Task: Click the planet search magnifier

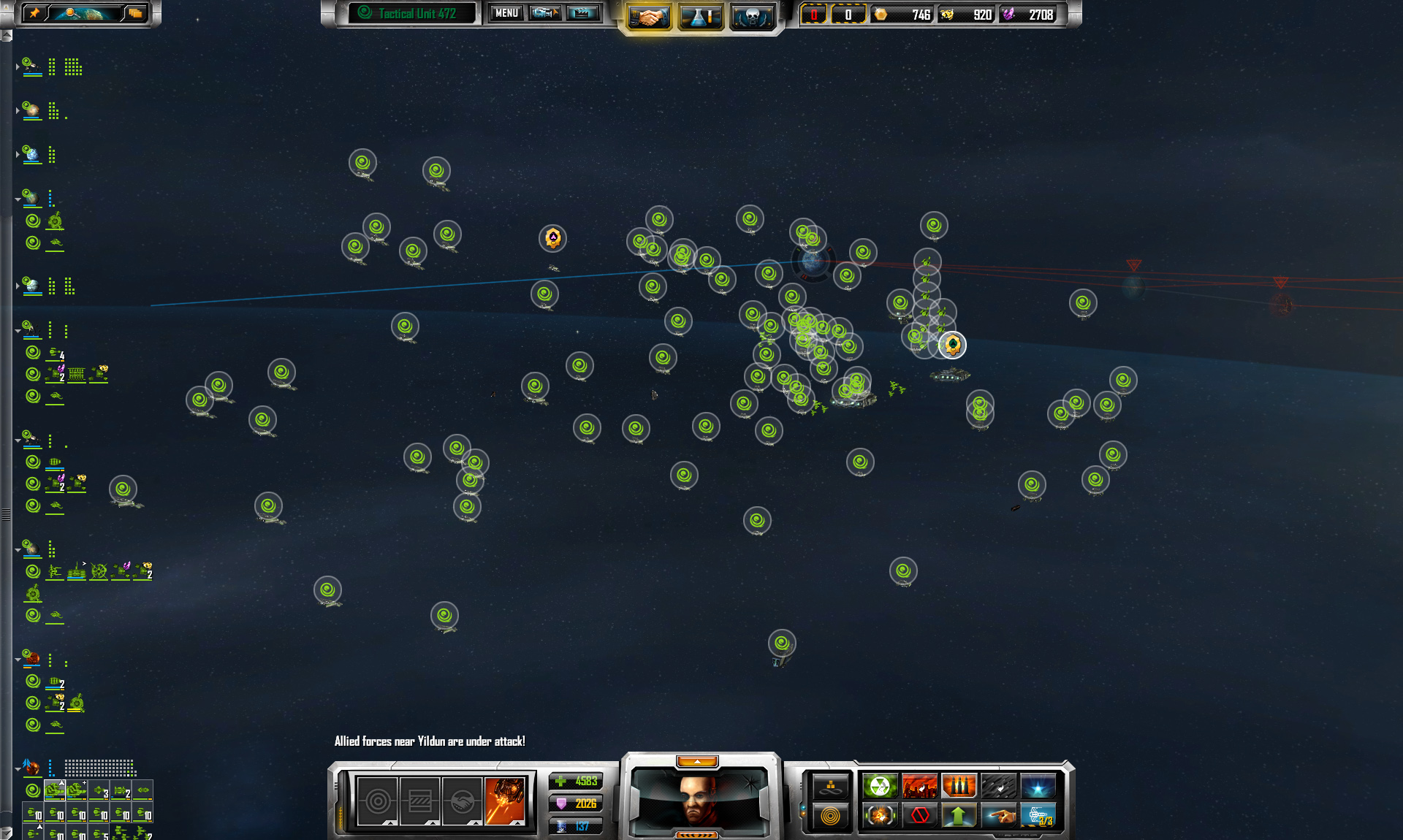Action: tap(70, 13)
